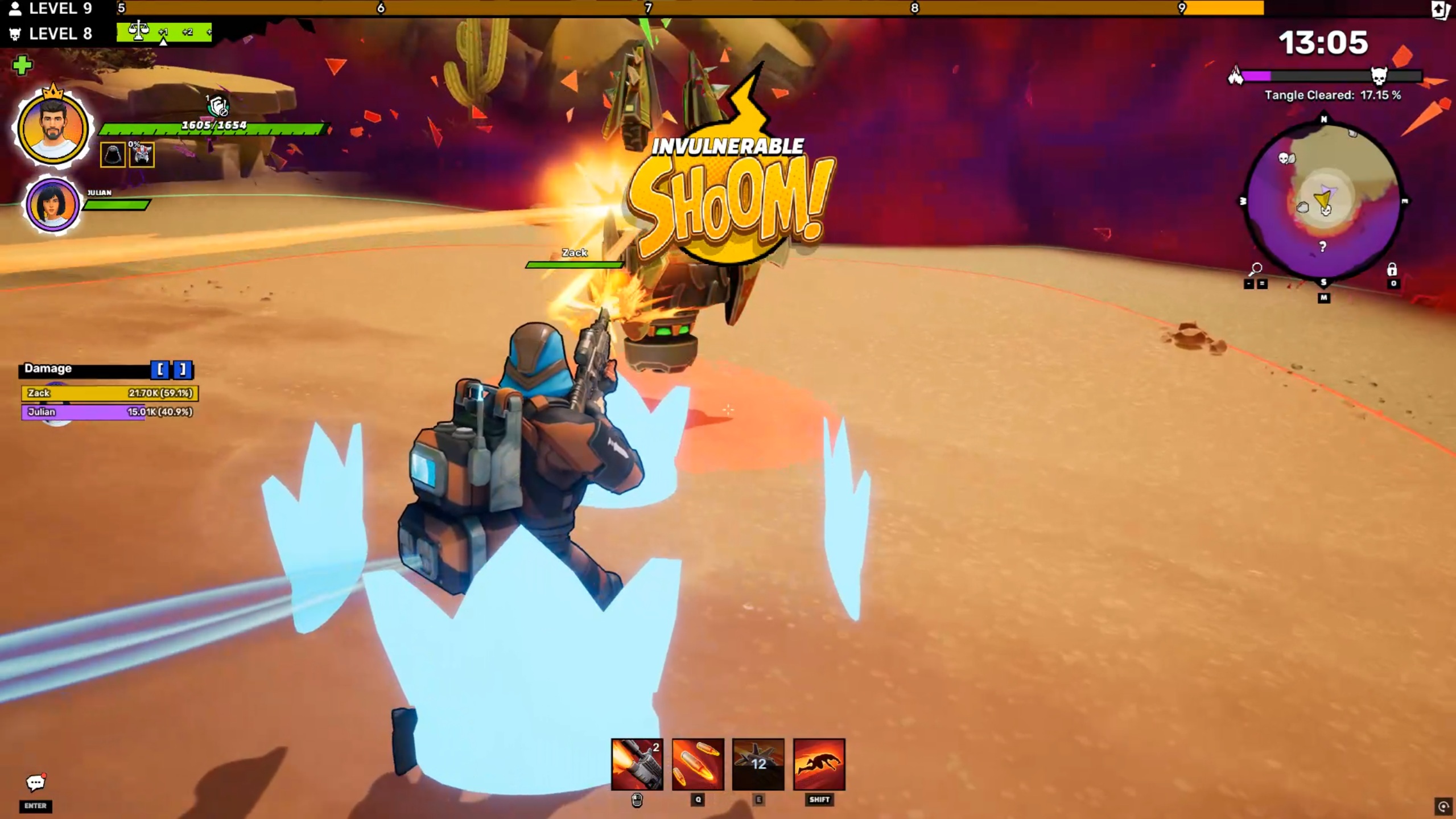Inspect the horned helmet equipment slot

point(142,155)
